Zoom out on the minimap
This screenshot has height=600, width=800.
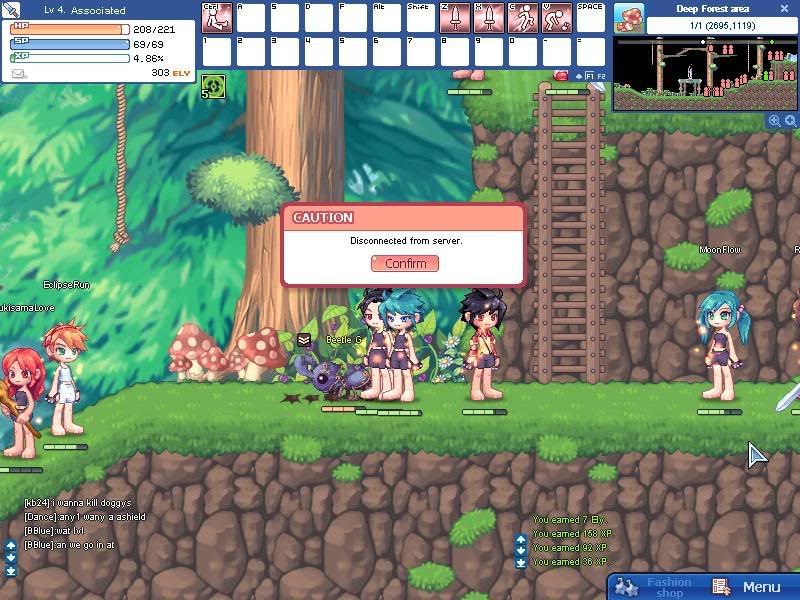pos(790,120)
